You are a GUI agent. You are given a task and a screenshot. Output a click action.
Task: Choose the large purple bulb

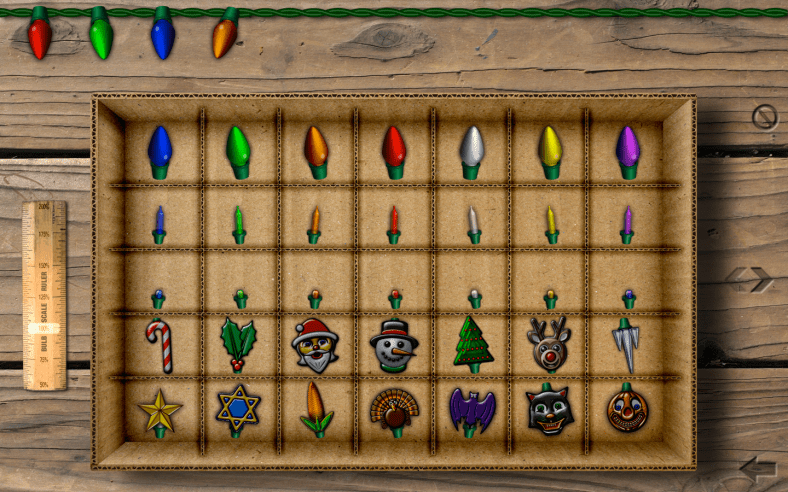tap(627, 148)
